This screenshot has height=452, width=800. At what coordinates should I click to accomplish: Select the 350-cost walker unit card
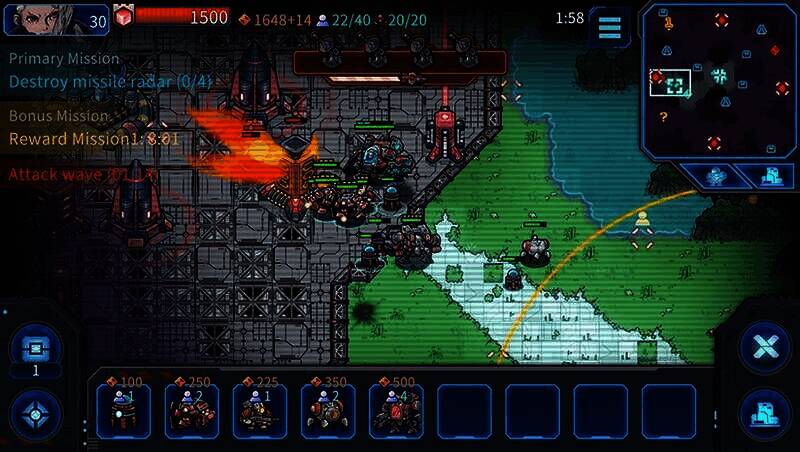327,410
